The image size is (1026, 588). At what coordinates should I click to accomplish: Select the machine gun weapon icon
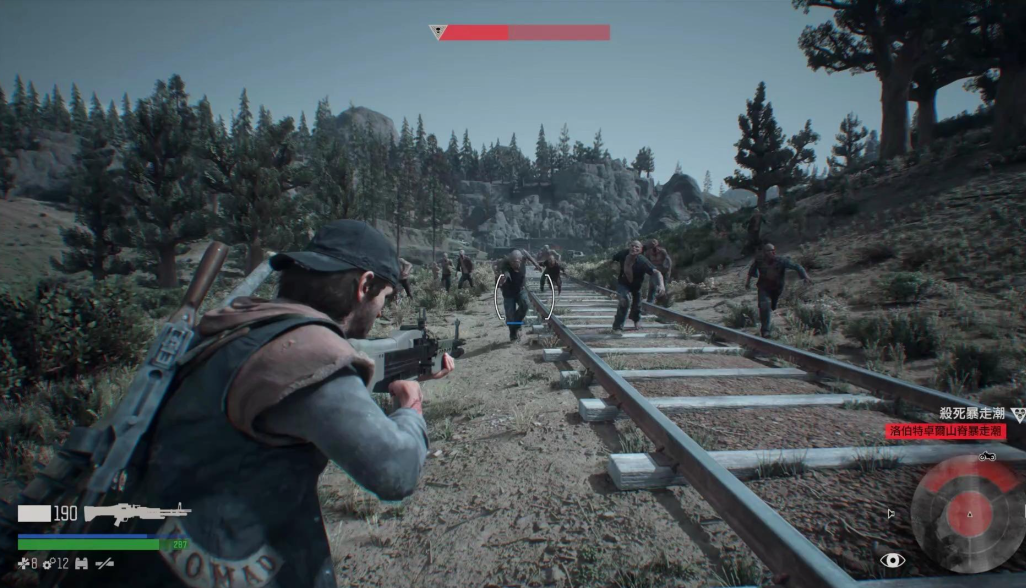coord(137,513)
